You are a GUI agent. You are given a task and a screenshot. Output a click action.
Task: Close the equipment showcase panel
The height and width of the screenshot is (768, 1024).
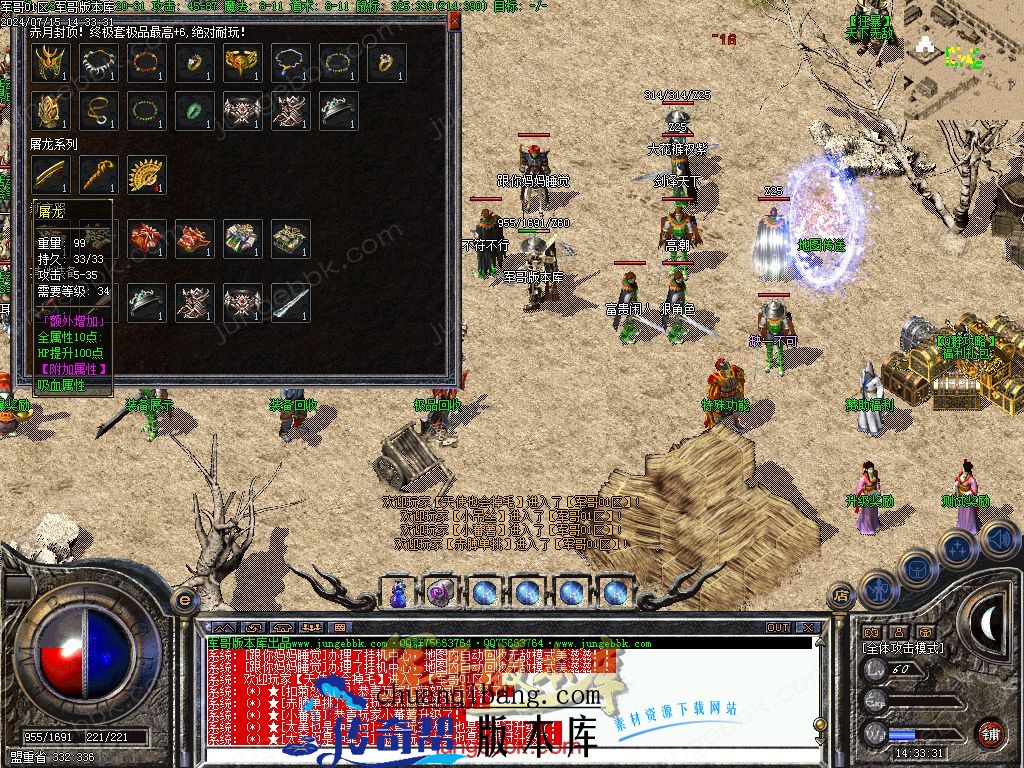[x=454, y=20]
